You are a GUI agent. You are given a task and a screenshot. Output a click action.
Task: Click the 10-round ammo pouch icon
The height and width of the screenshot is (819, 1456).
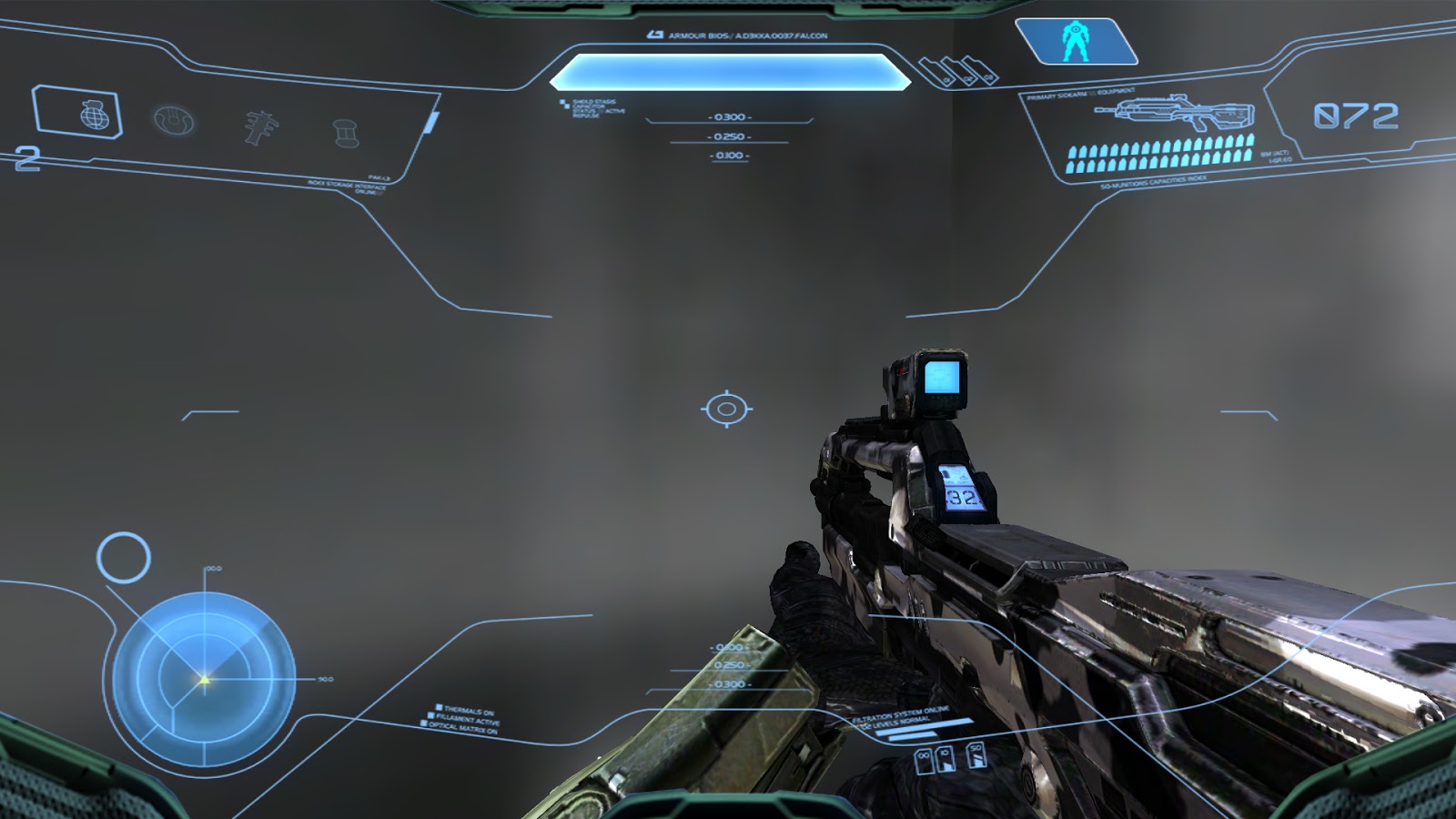coord(945,761)
